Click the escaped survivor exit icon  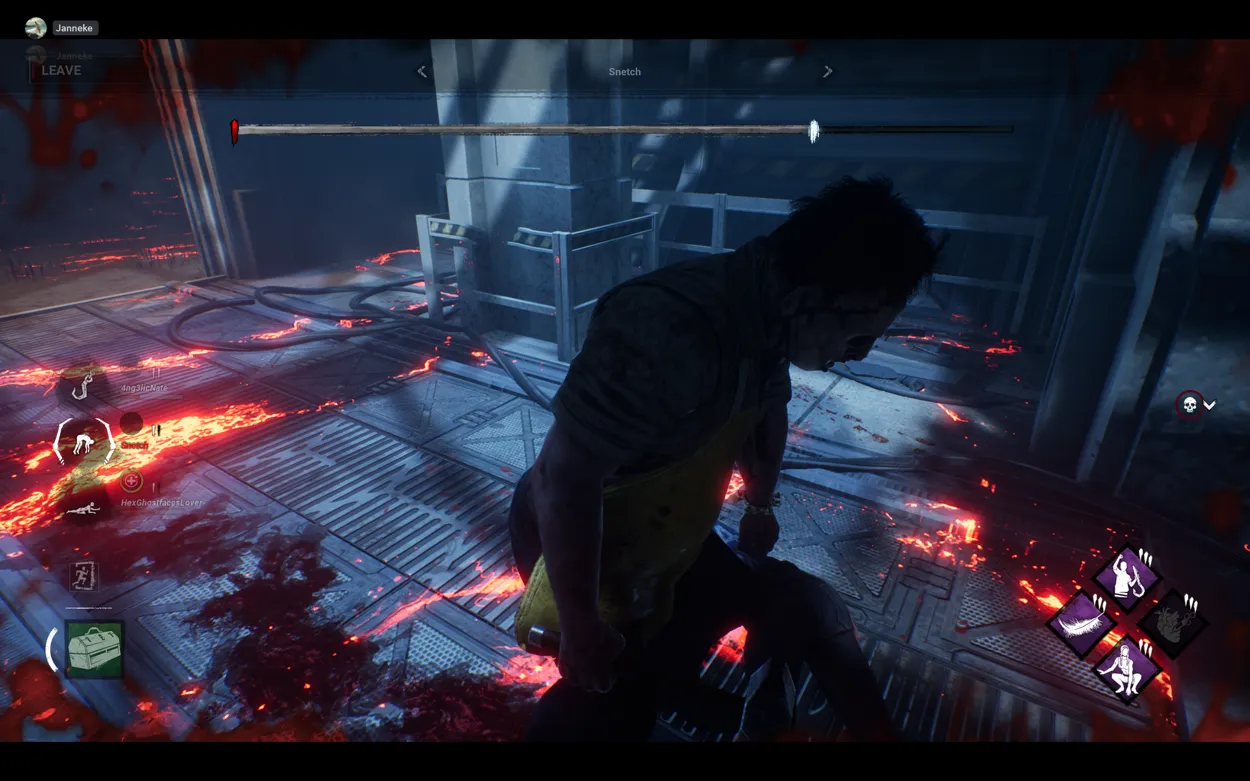point(84,575)
